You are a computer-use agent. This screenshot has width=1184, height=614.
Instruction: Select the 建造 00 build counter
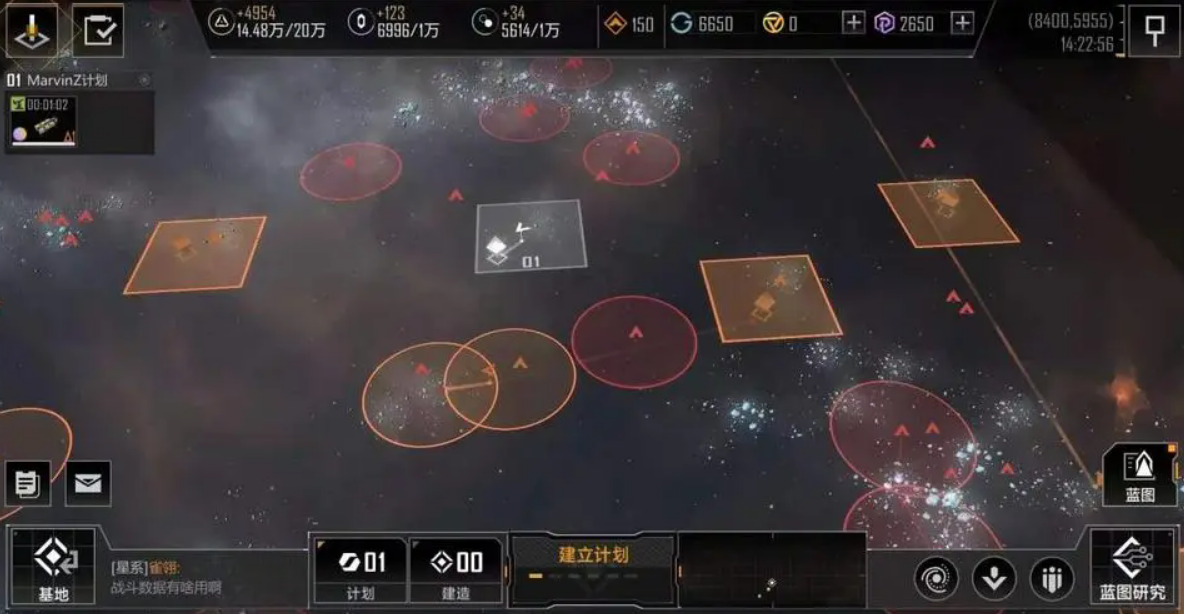[x=456, y=570]
